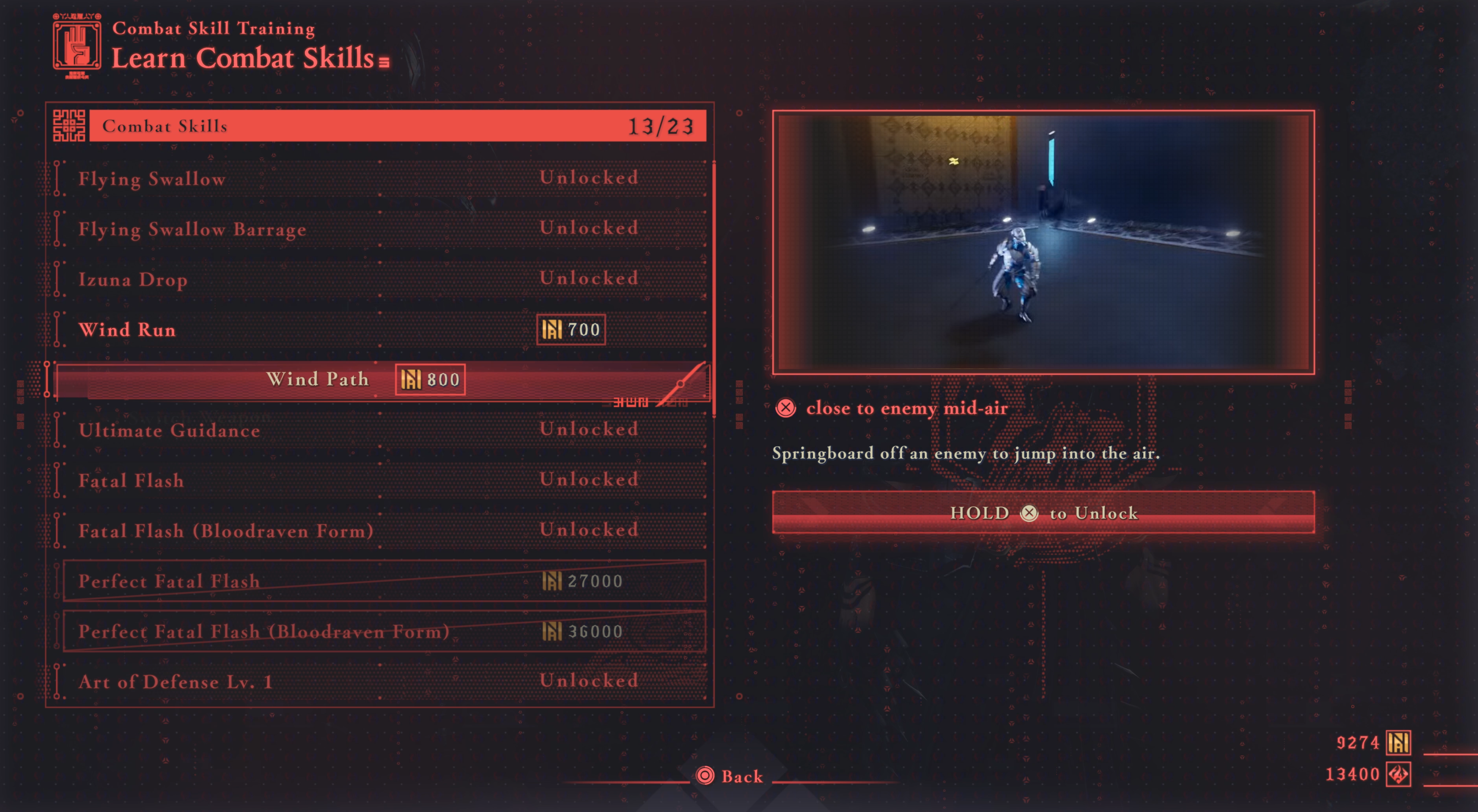Choose the Art of Defense Lv. 1 skill

click(x=379, y=681)
